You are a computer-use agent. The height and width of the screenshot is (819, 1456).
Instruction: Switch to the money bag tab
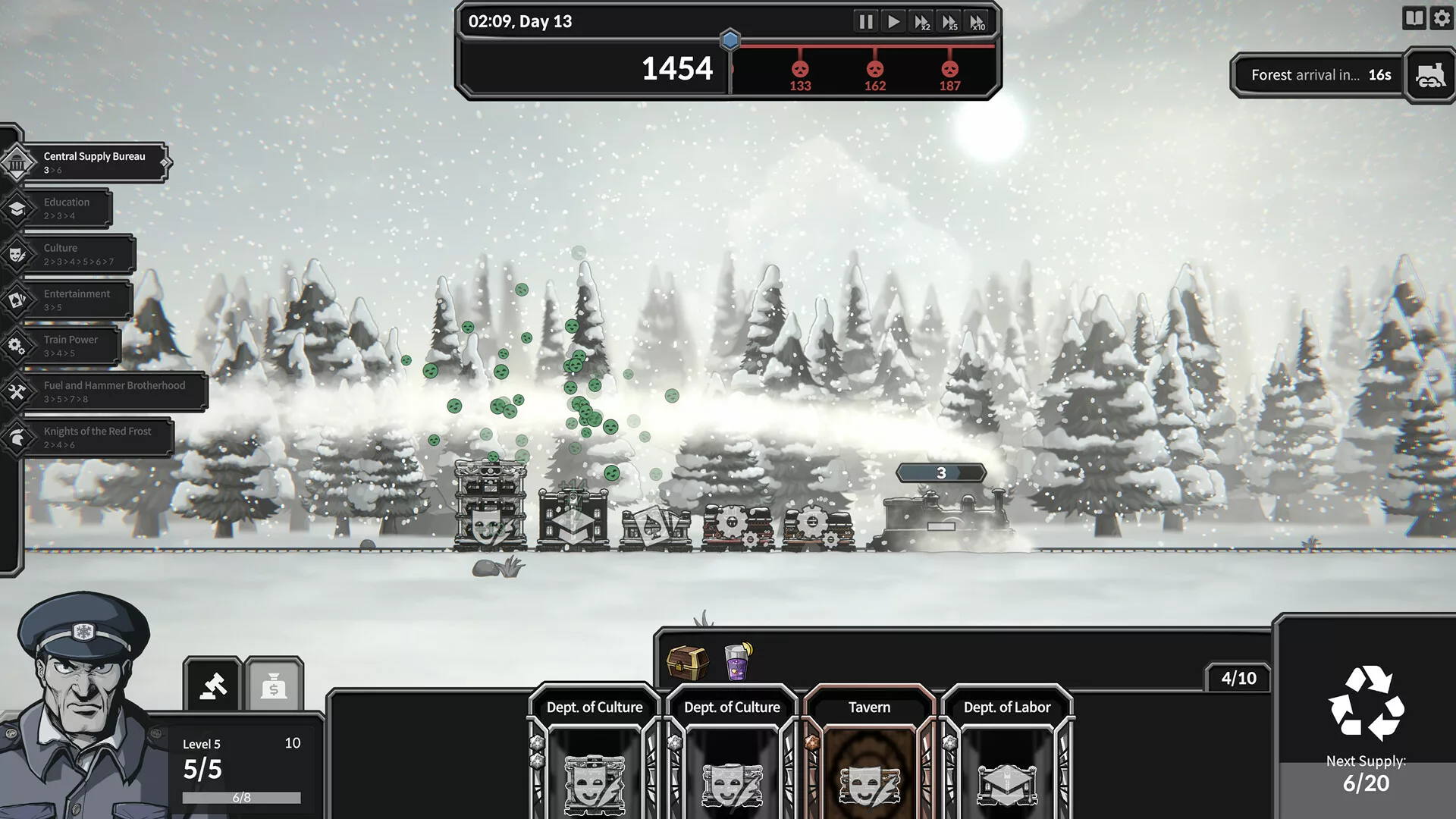pyautogui.click(x=274, y=686)
